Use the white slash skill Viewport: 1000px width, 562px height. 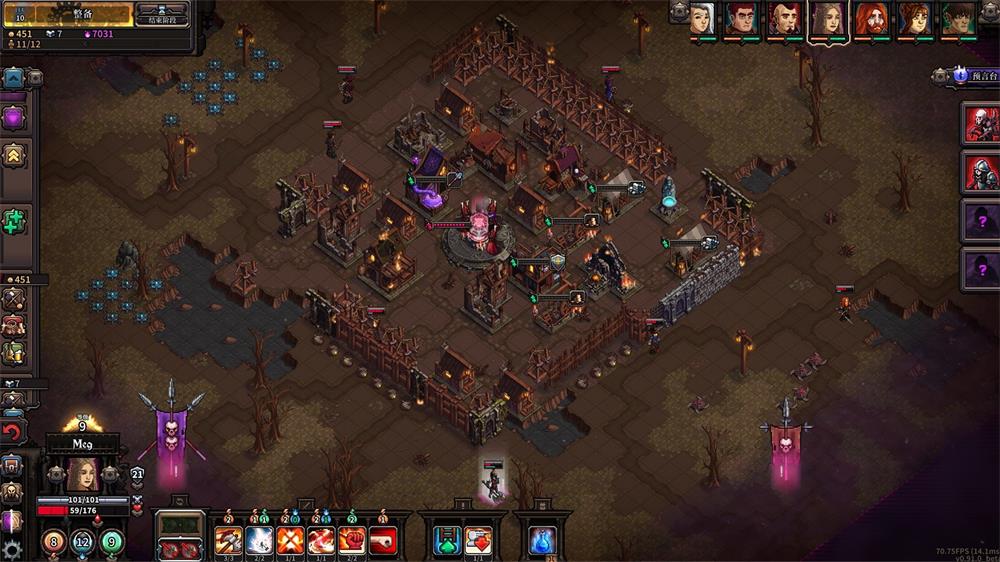coord(258,541)
